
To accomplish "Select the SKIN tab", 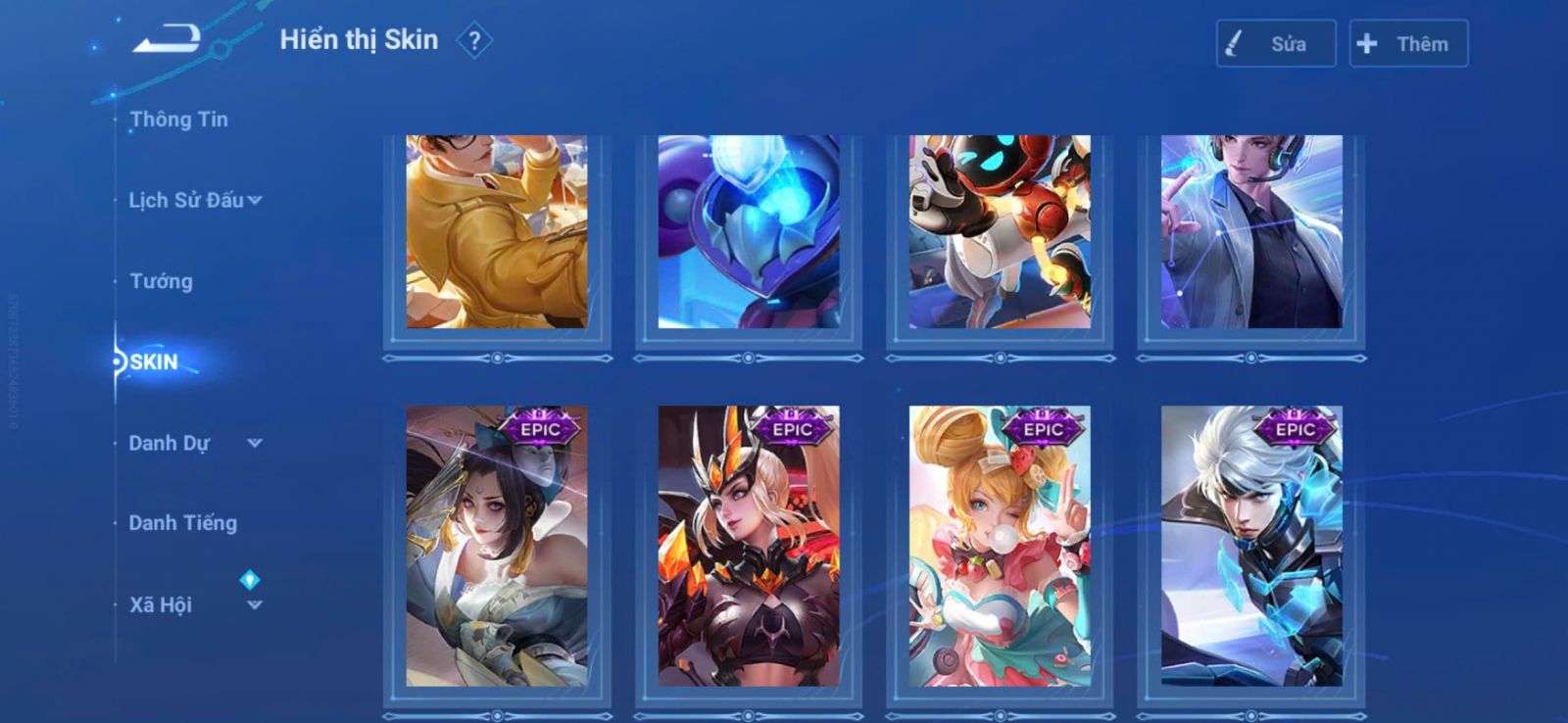I will (154, 362).
